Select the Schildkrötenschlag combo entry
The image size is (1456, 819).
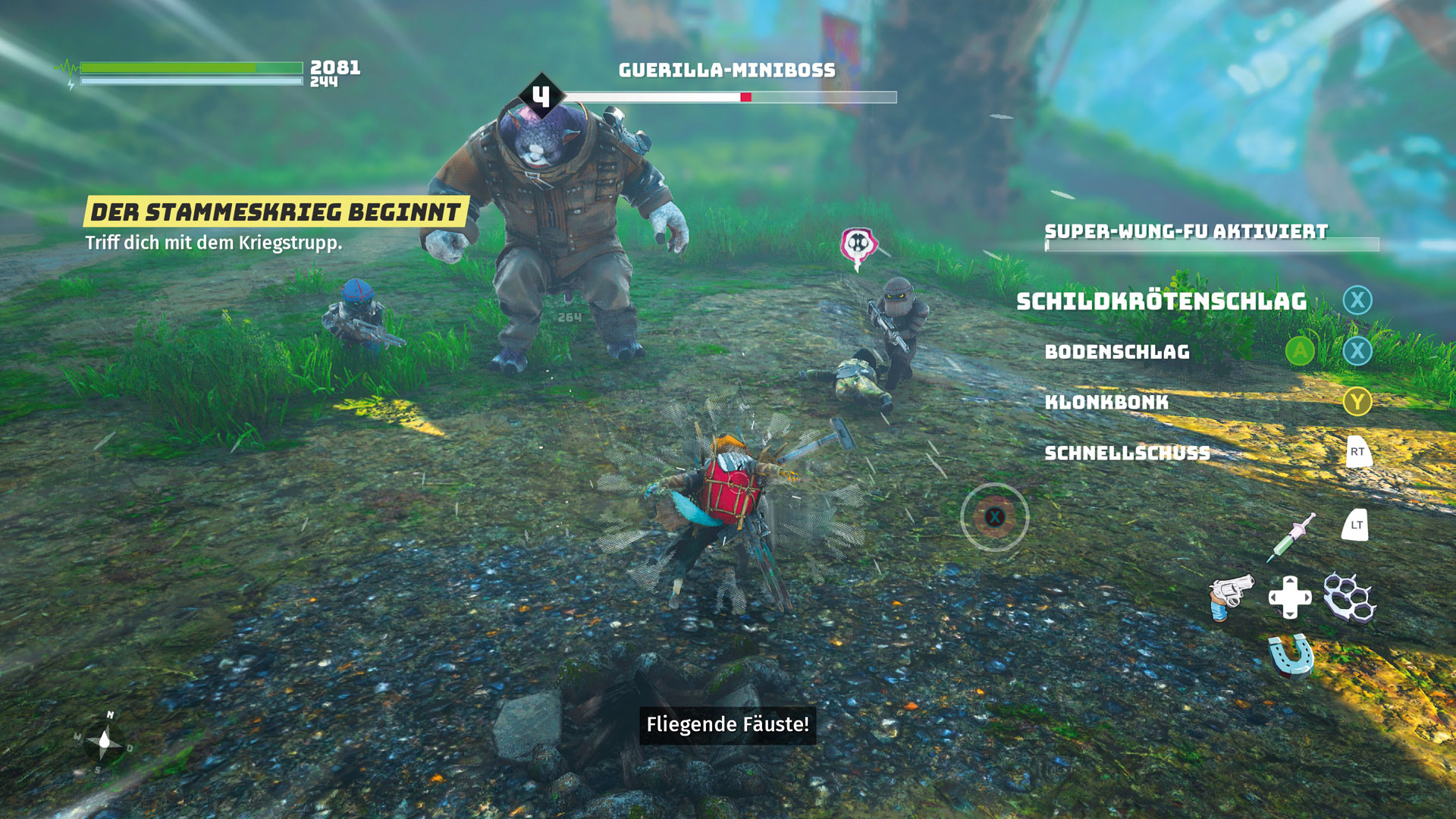[x=1161, y=301]
